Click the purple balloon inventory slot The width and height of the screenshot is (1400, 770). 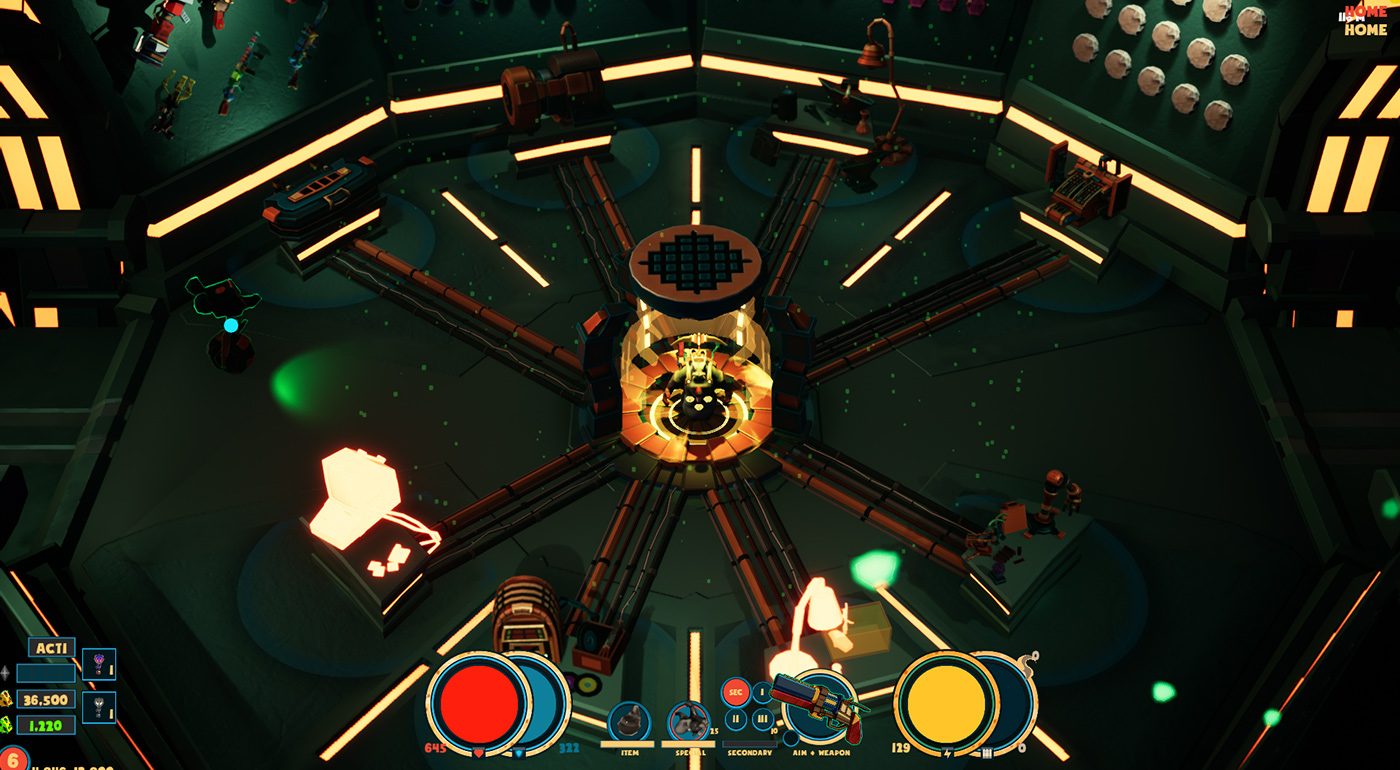(x=99, y=664)
